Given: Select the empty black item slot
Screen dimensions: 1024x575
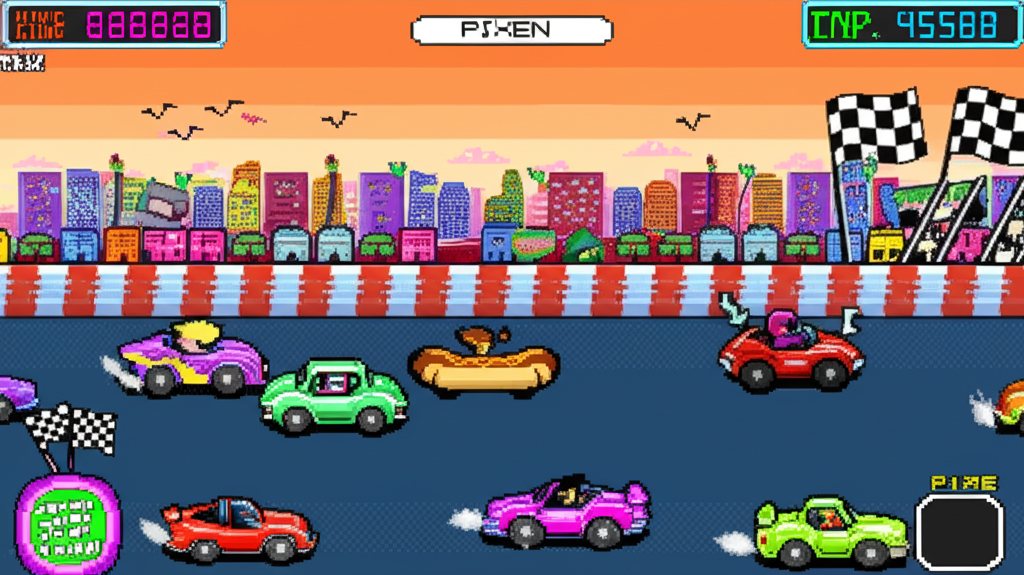Looking at the screenshot, I should point(959,533).
